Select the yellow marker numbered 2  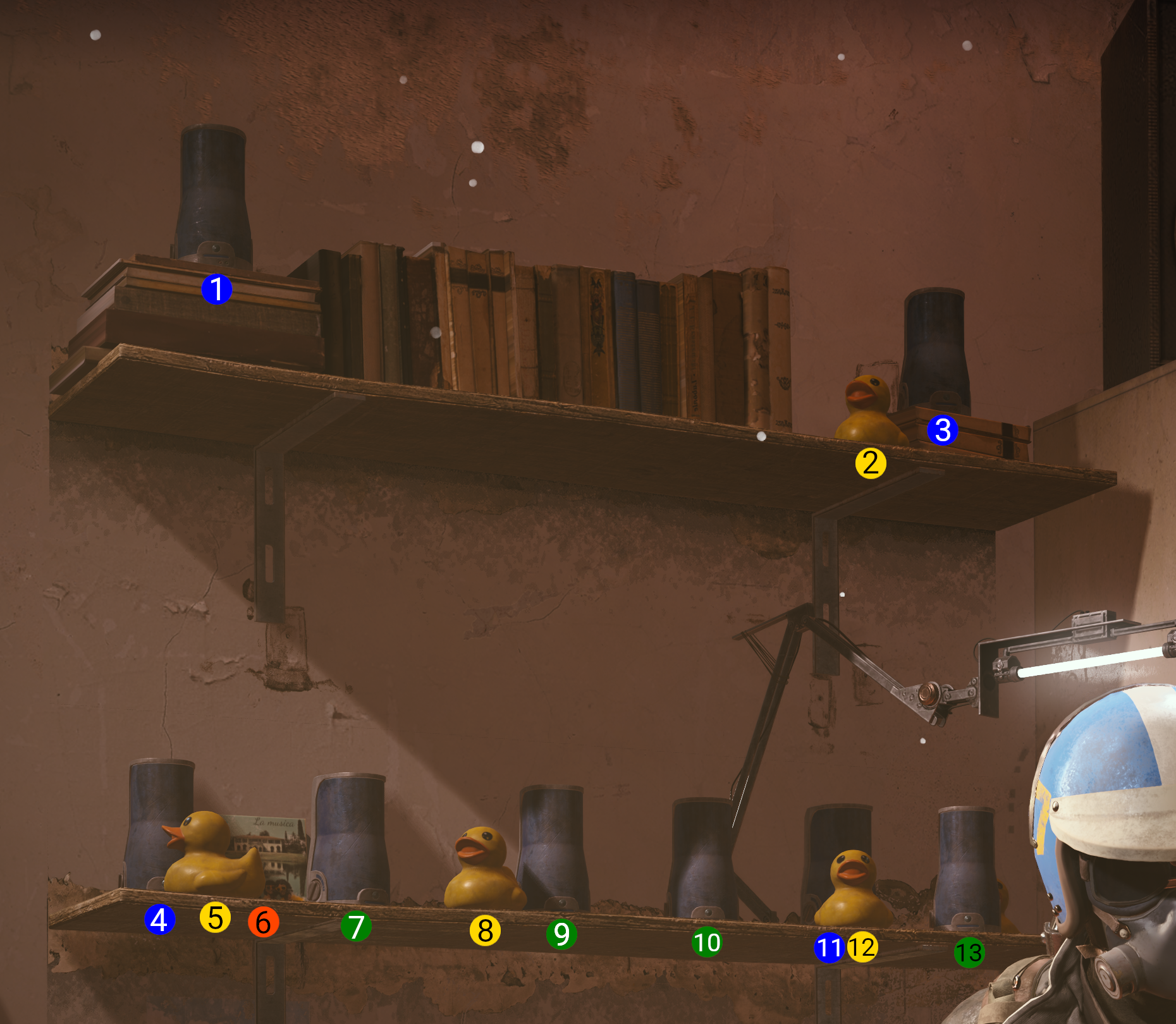[871, 463]
